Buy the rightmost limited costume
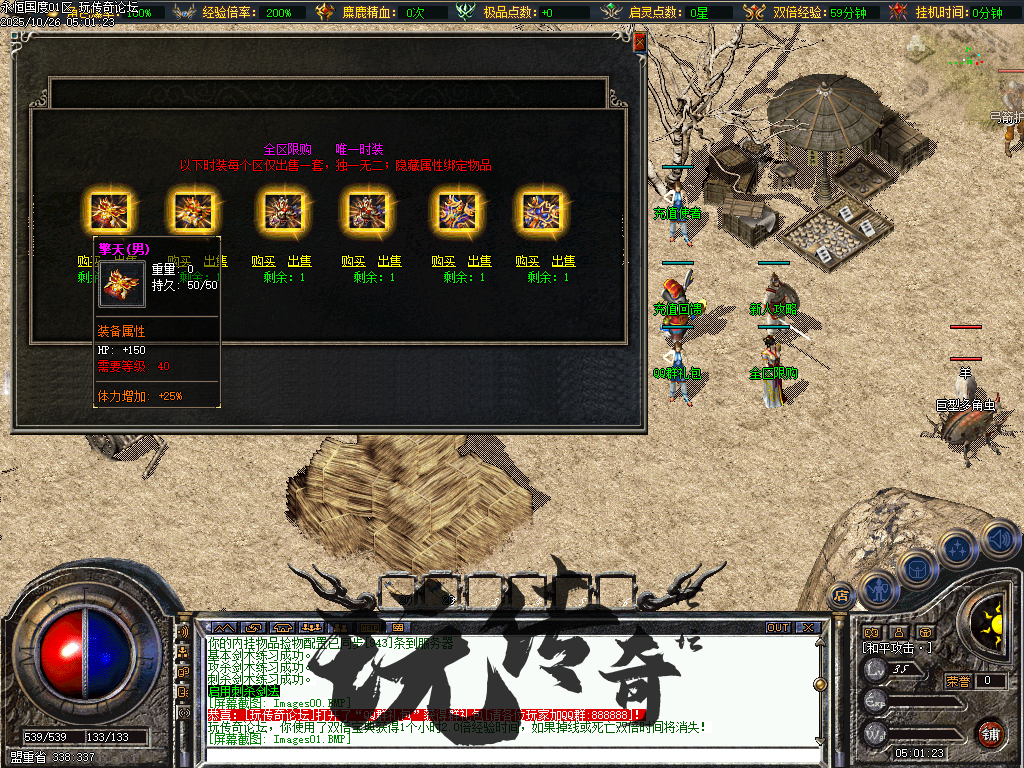 [528, 261]
